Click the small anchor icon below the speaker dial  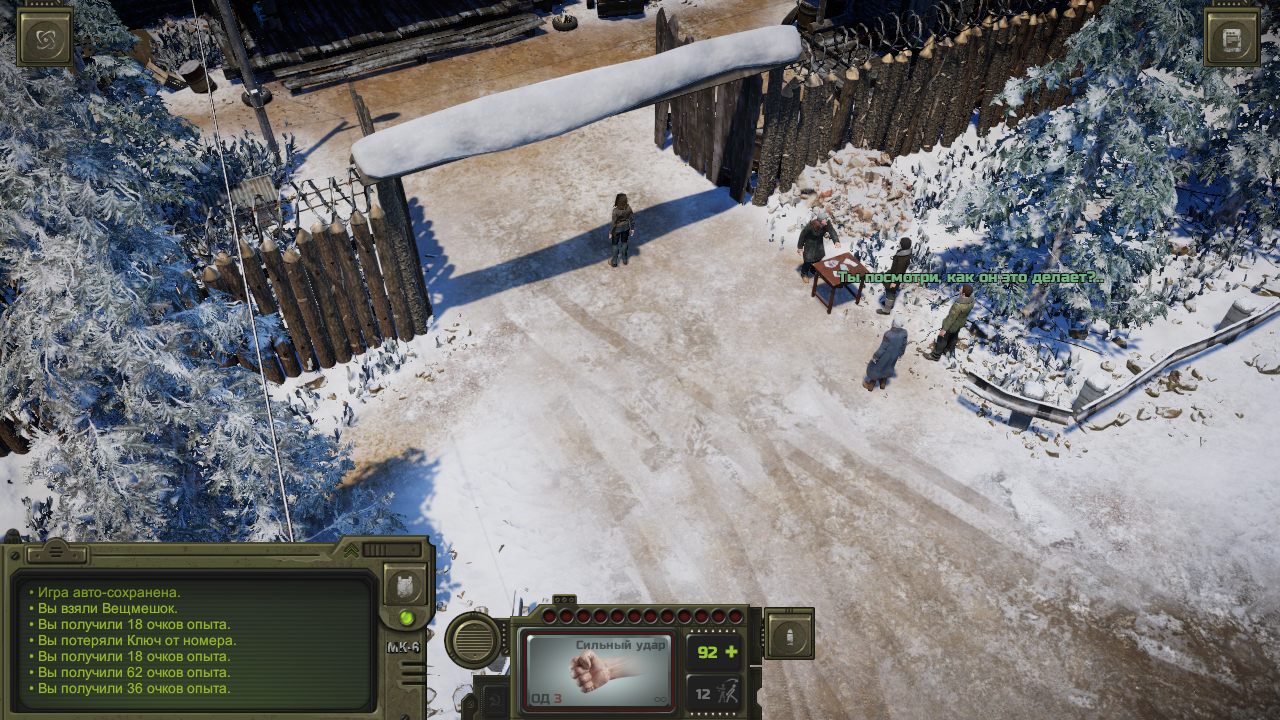click(494, 698)
